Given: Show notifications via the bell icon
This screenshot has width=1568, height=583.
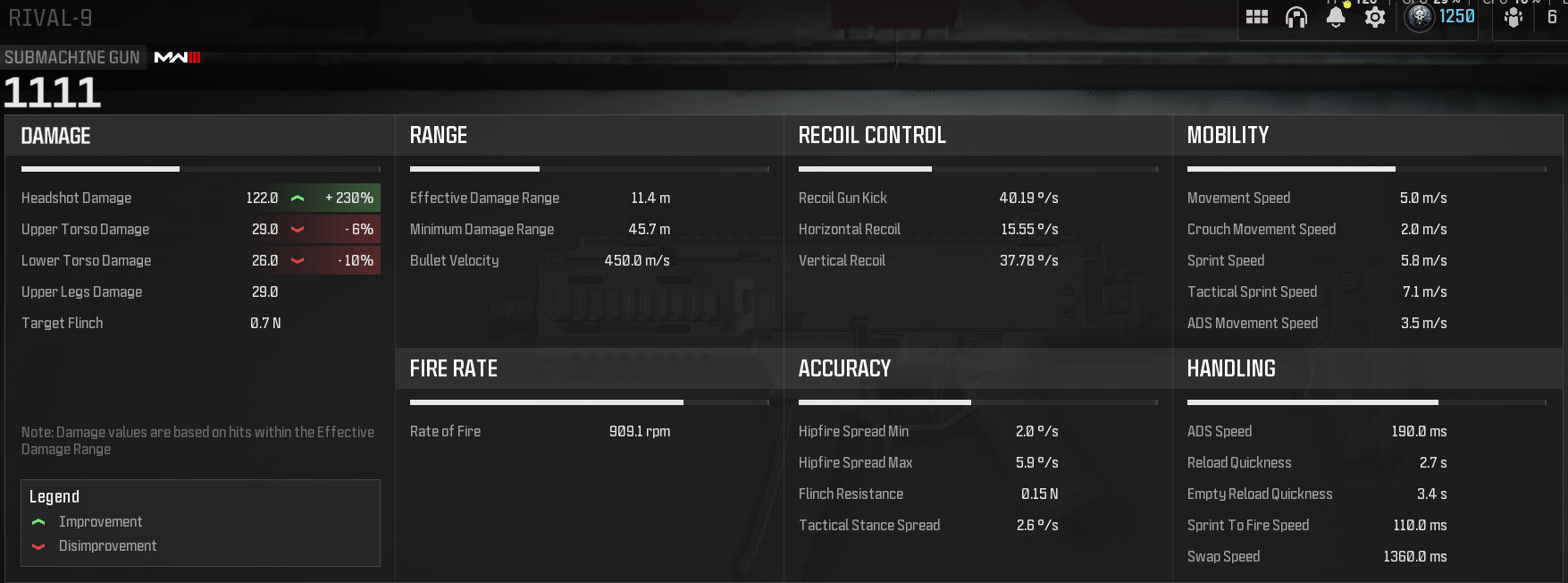Looking at the screenshot, I should click(x=1336, y=17).
